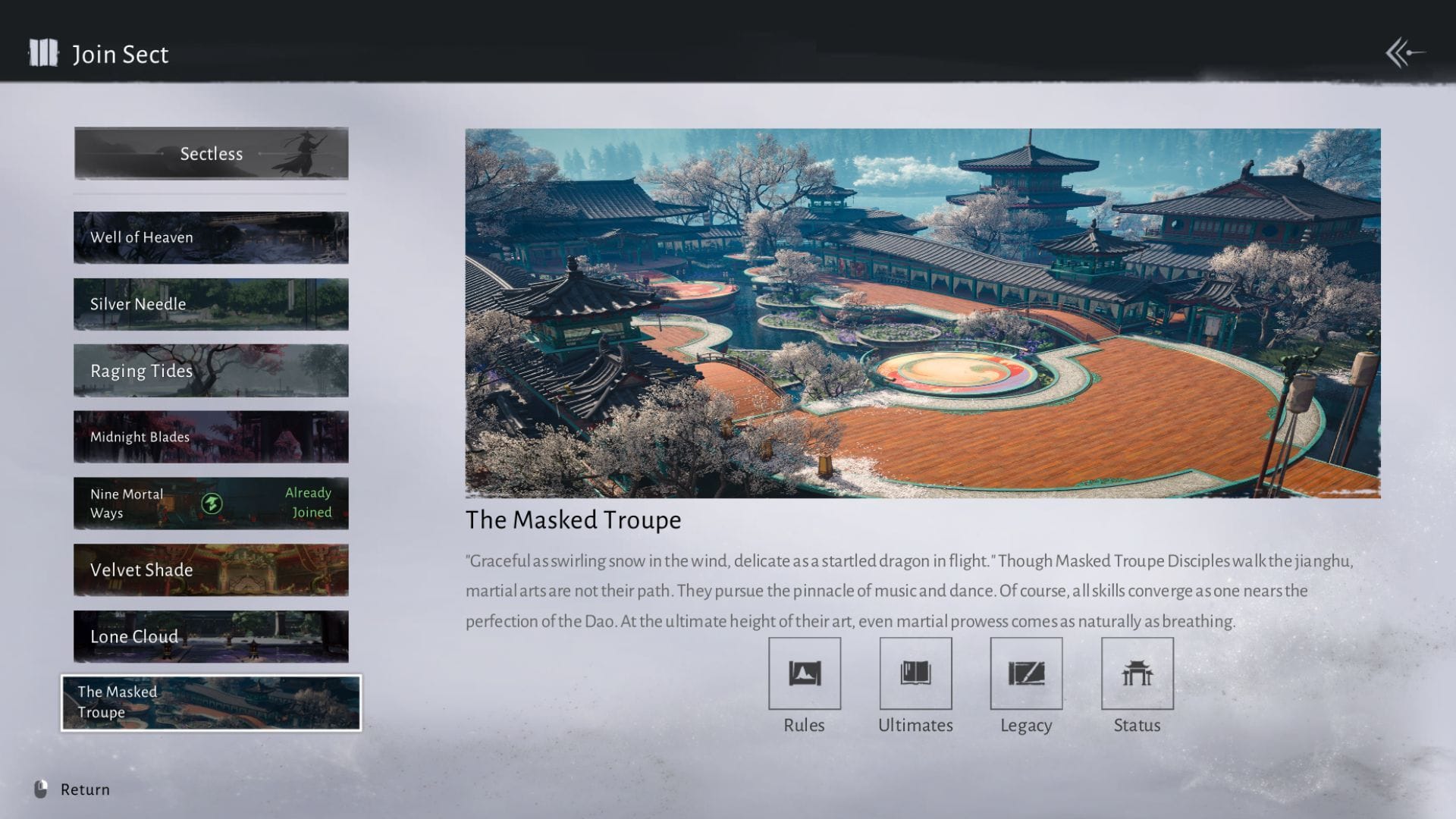The width and height of the screenshot is (1456, 819).
Task: View the Ultimates book icon
Action: click(x=915, y=673)
